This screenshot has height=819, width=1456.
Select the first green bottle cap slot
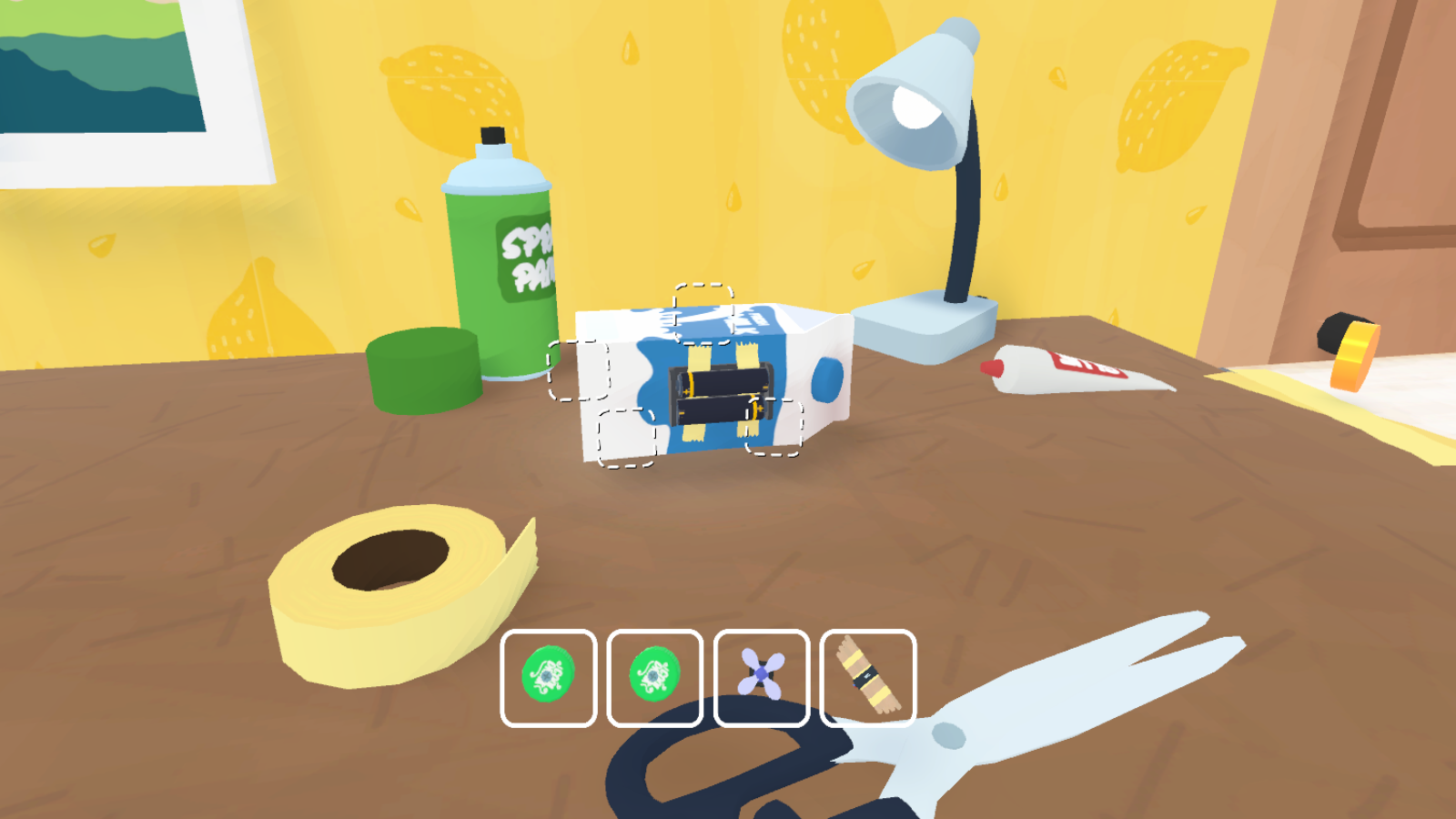[x=550, y=677]
